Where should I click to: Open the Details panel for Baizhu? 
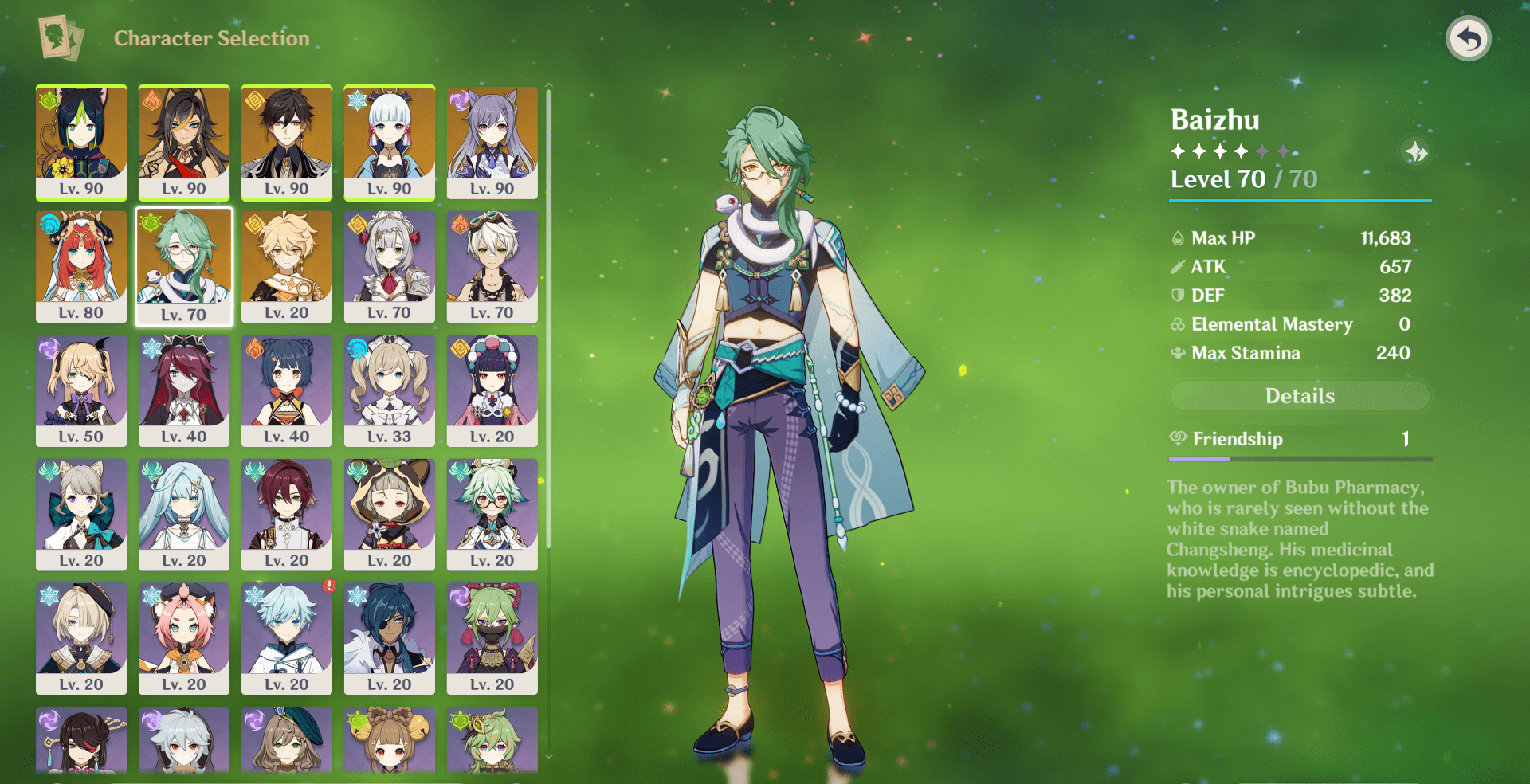1299,396
